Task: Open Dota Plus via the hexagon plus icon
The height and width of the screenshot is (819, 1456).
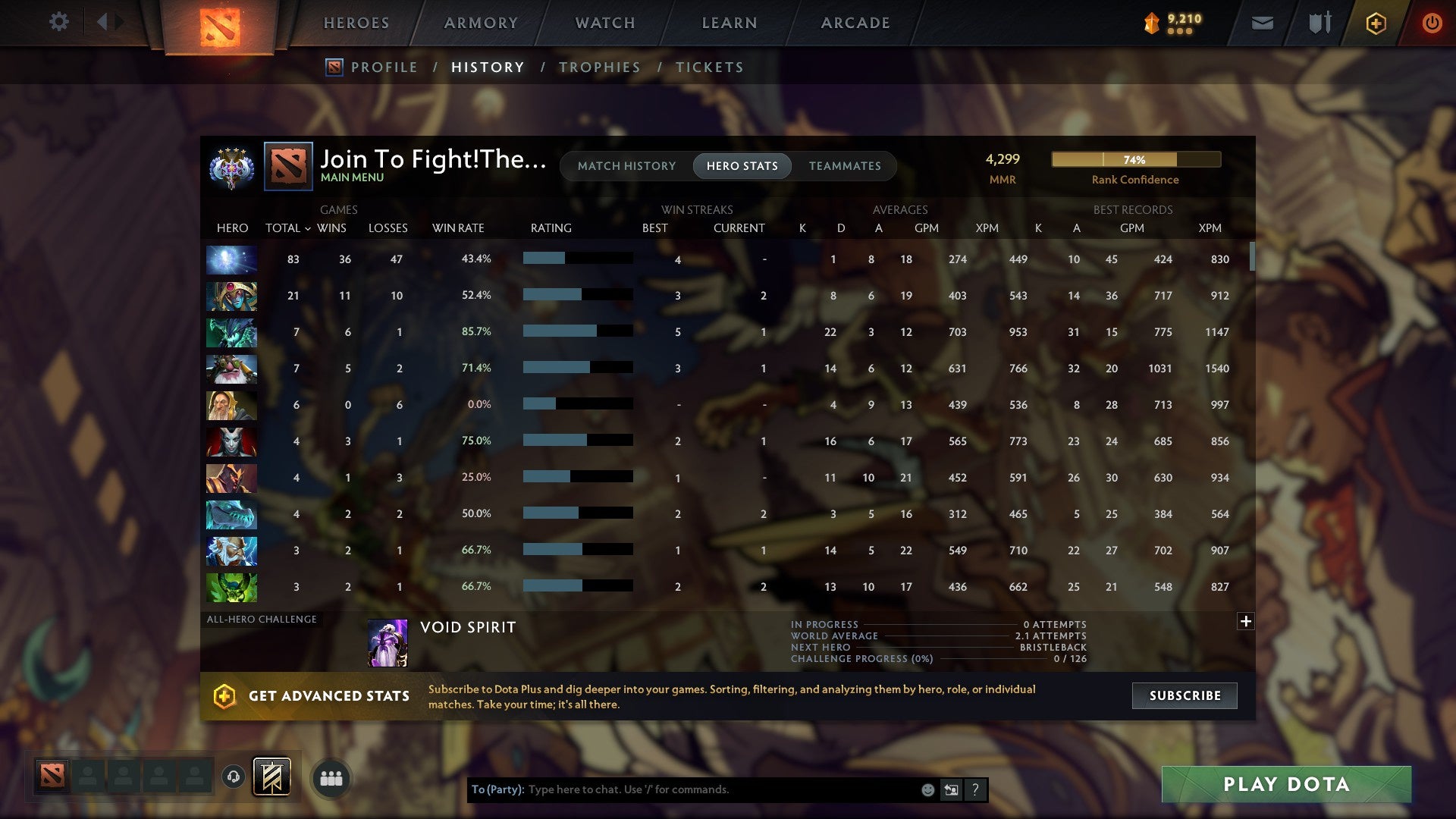Action: pos(1375,23)
